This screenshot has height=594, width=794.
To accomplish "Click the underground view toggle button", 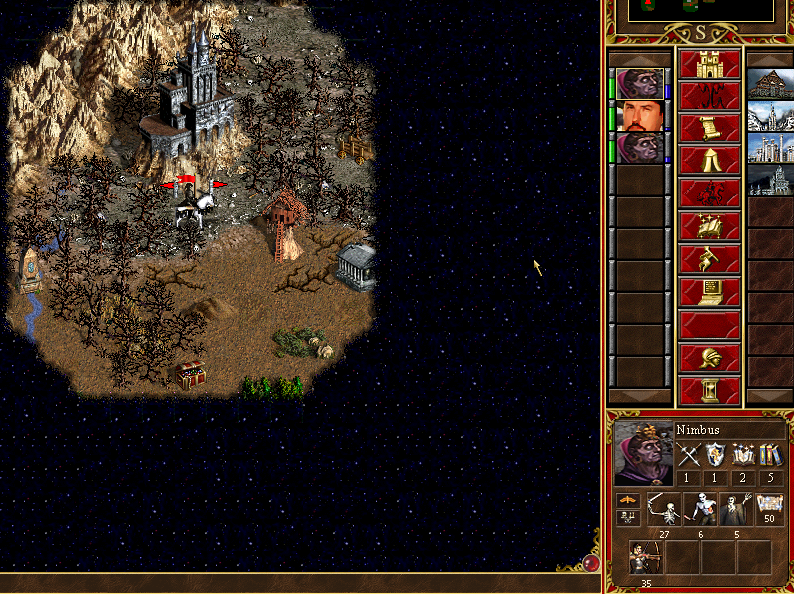I will (x=710, y=97).
